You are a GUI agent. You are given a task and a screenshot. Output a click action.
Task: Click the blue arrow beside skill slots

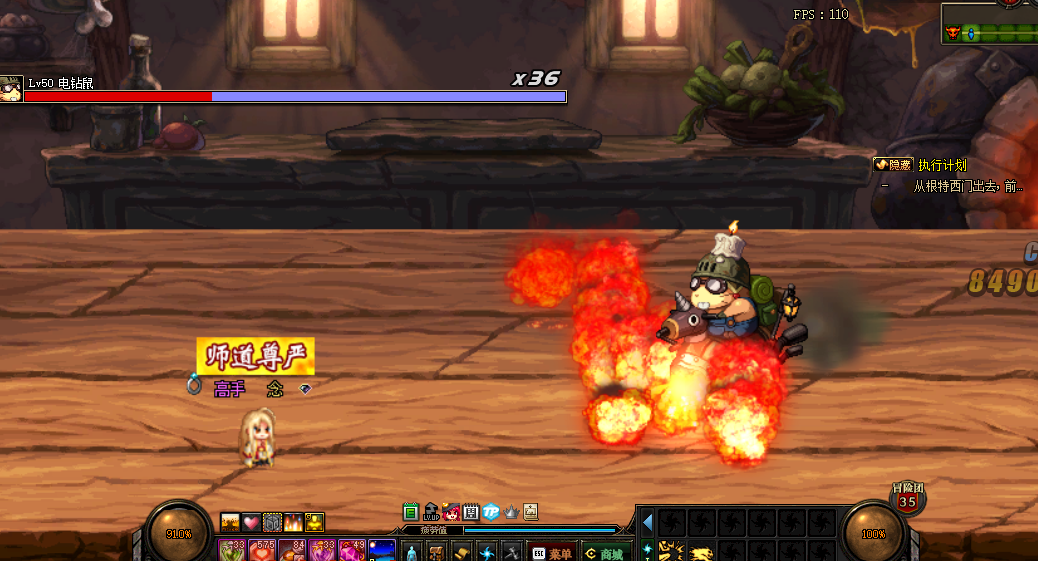pyautogui.click(x=647, y=521)
